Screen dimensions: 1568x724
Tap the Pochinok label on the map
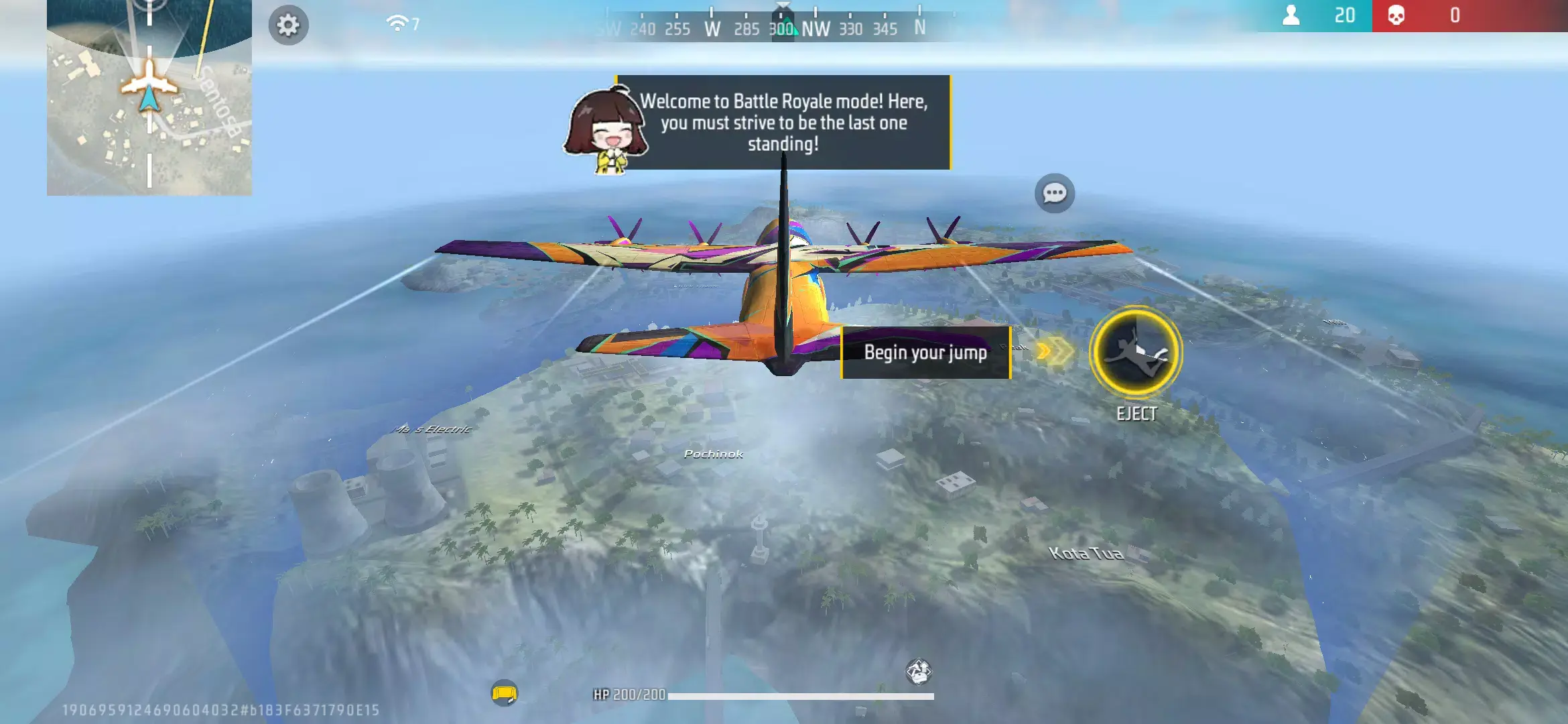(712, 455)
